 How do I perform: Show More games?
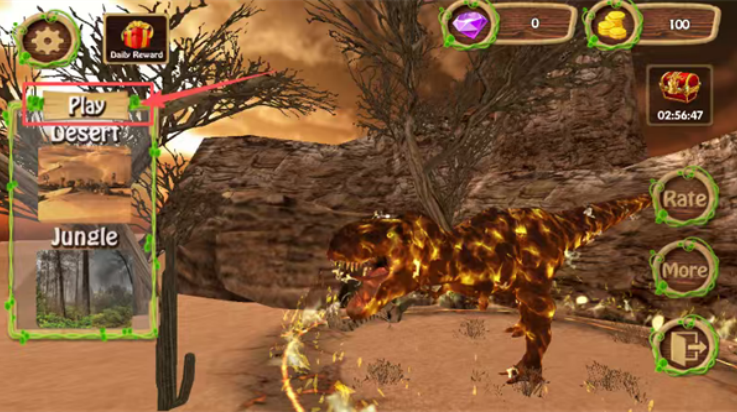684,269
